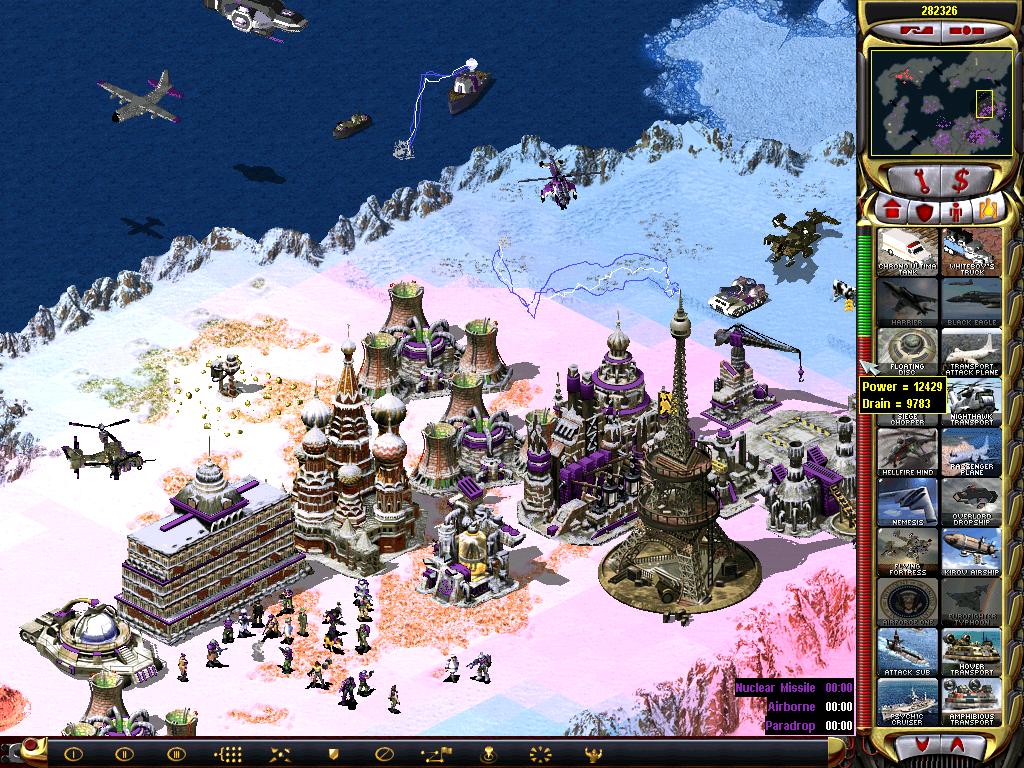This screenshot has width=1024, height=768.
Task: Build an Overlord Dropship
Action: [x=971, y=501]
